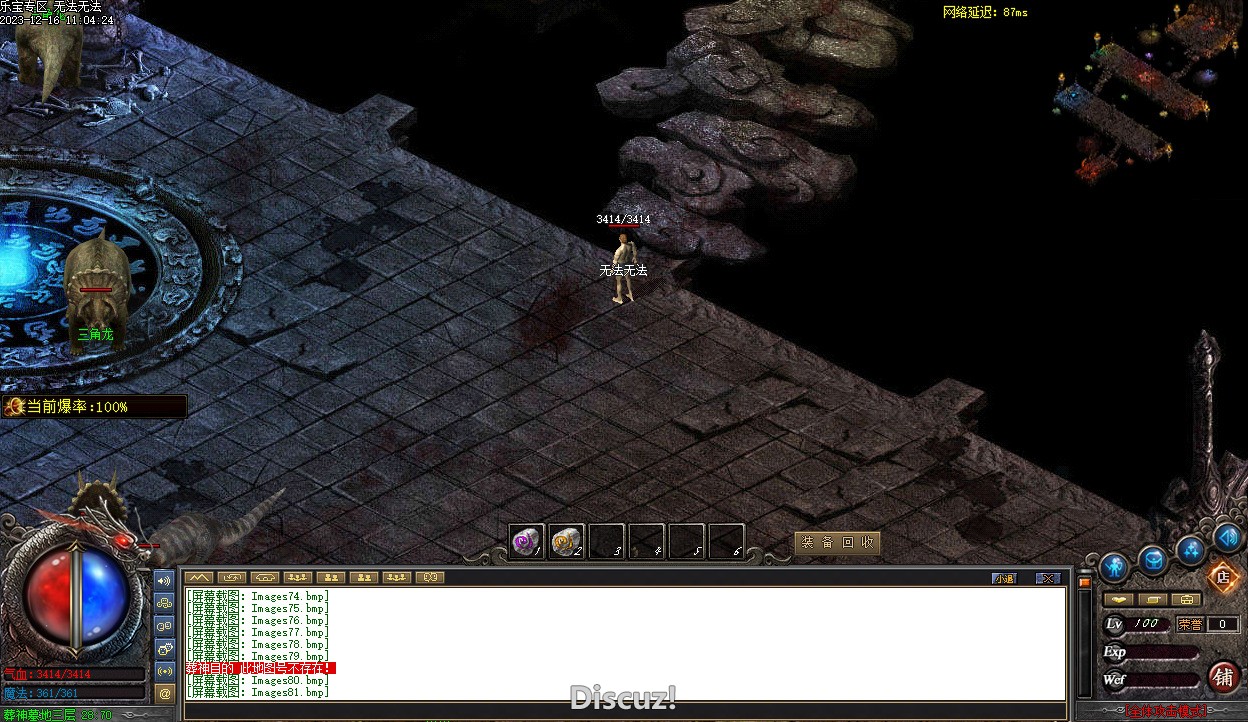Open the red 铺 stall button

[1223, 677]
